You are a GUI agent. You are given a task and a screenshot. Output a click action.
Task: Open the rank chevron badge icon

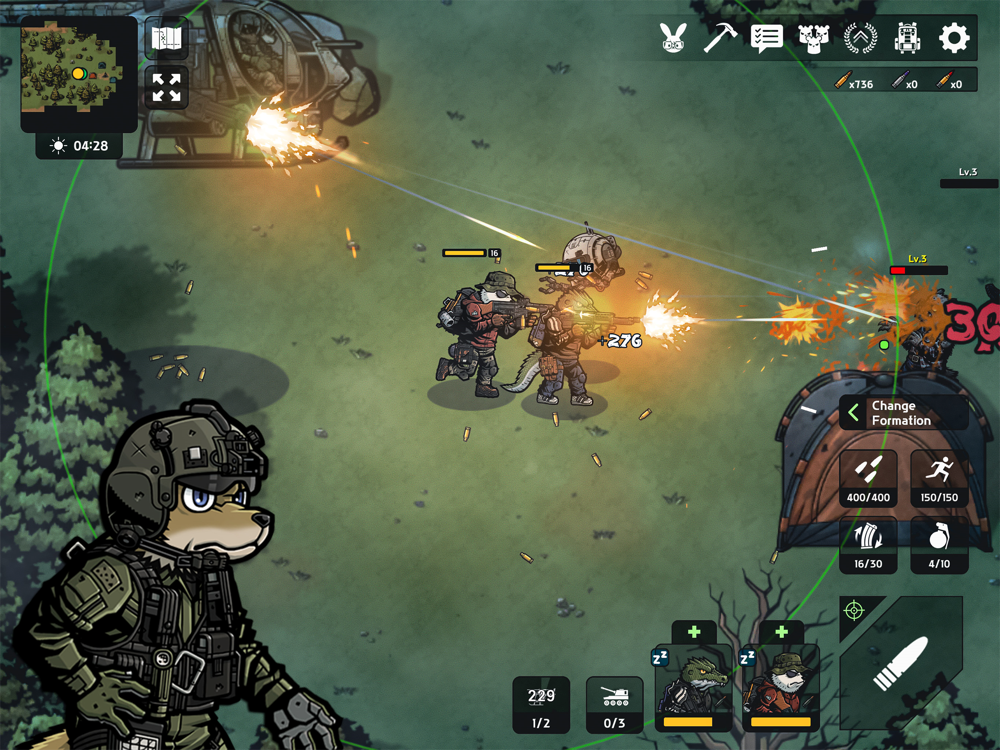click(x=860, y=39)
